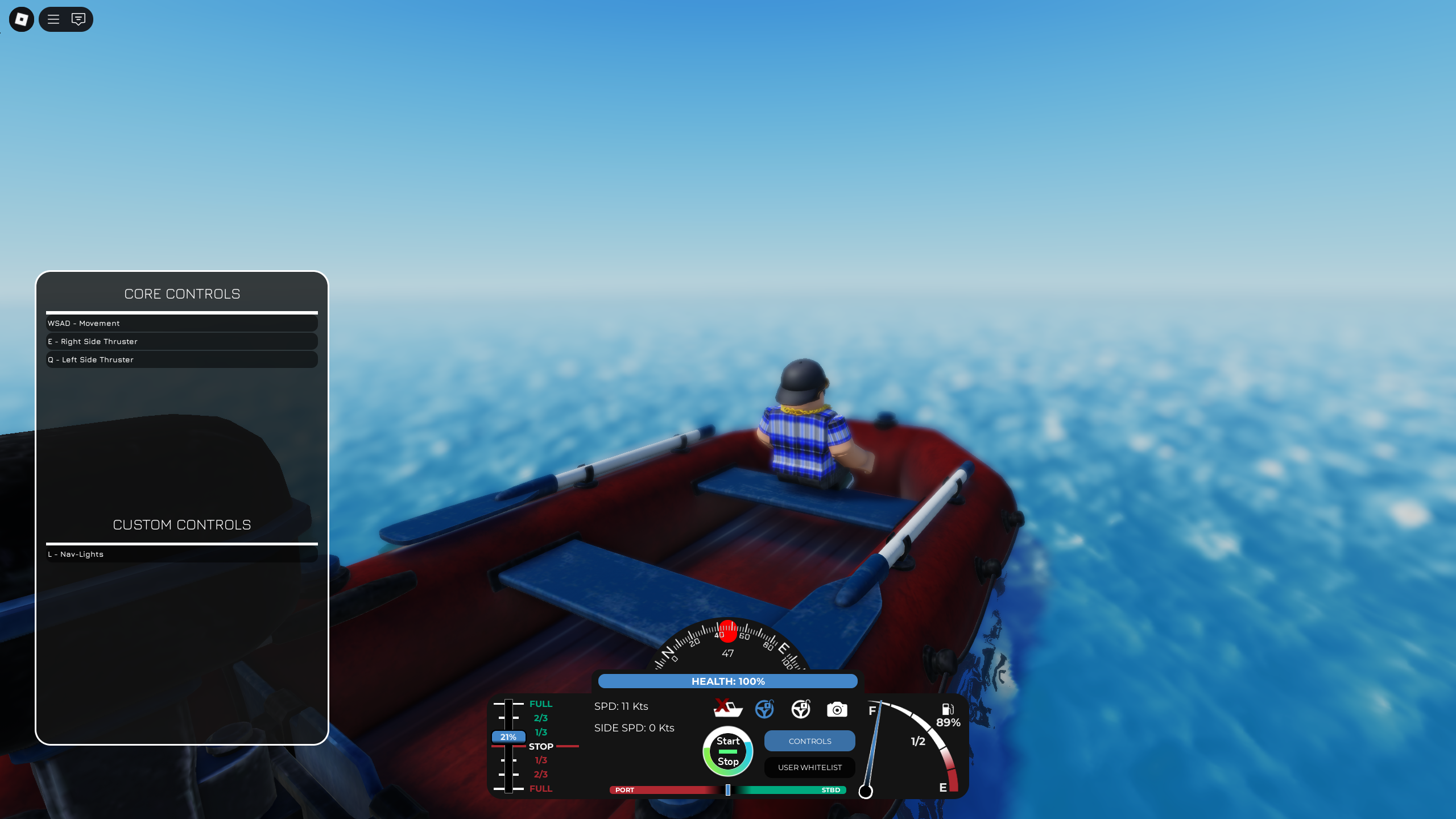
Task: Toggle Nav-Lights via the L - Nav-Lights entry
Action: click(181, 553)
